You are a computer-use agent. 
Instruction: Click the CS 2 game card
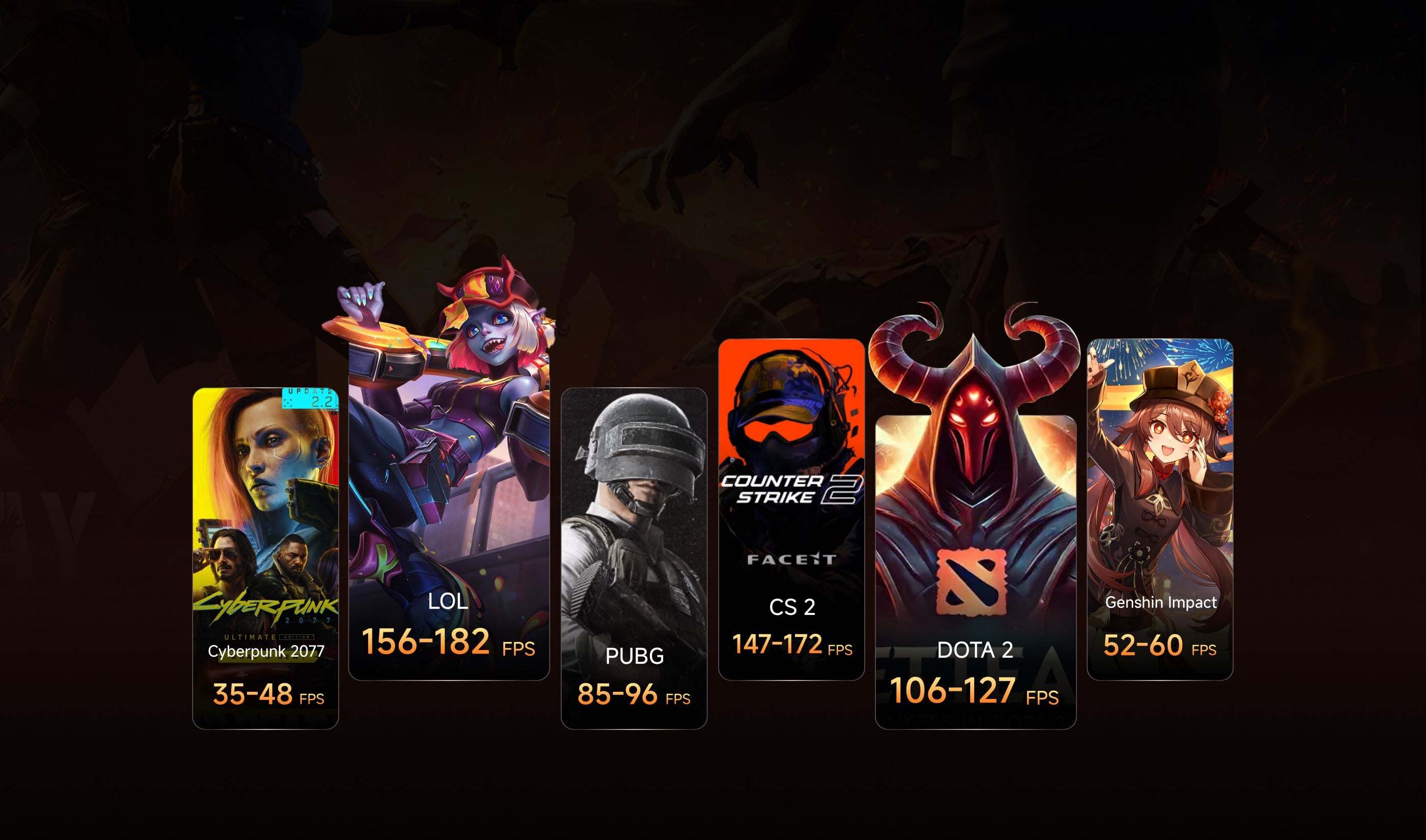[791, 510]
